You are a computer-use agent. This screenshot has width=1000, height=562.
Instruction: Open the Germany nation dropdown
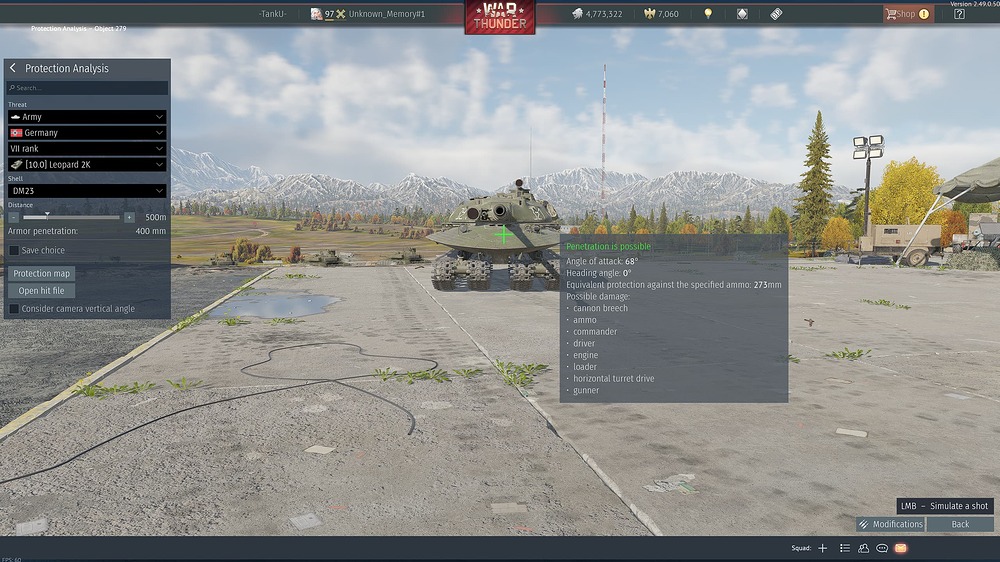pyautogui.click(x=87, y=132)
